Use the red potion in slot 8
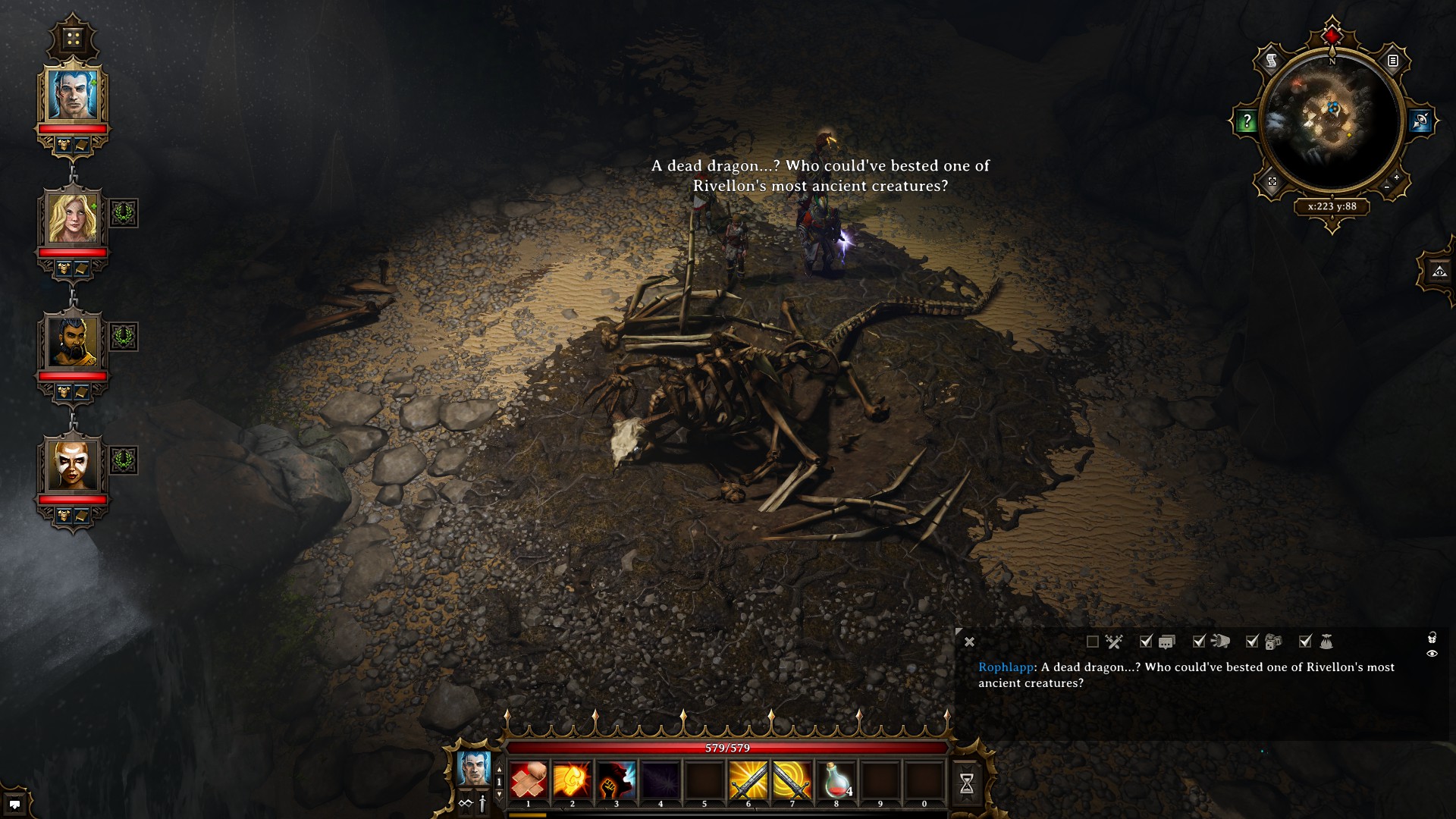The height and width of the screenshot is (819, 1456). coord(836,780)
